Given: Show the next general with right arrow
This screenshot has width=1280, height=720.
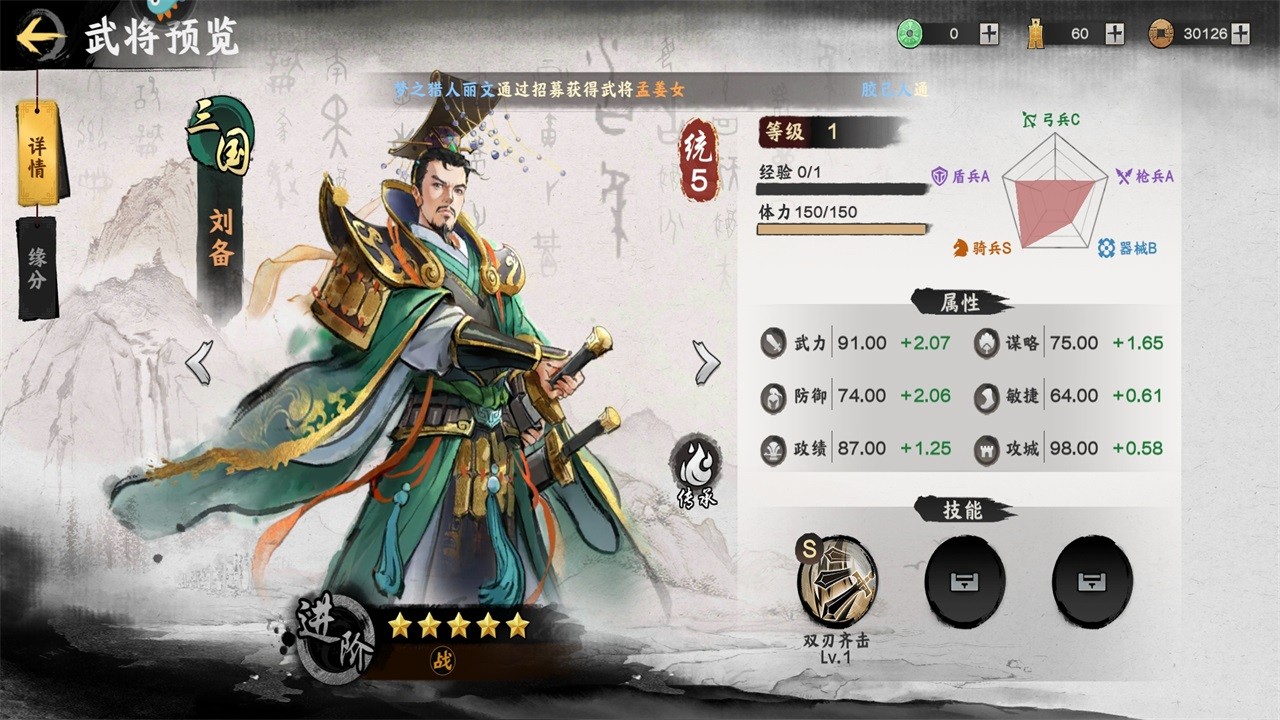Looking at the screenshot, I should pyautogui.click(x=706, y=362).
